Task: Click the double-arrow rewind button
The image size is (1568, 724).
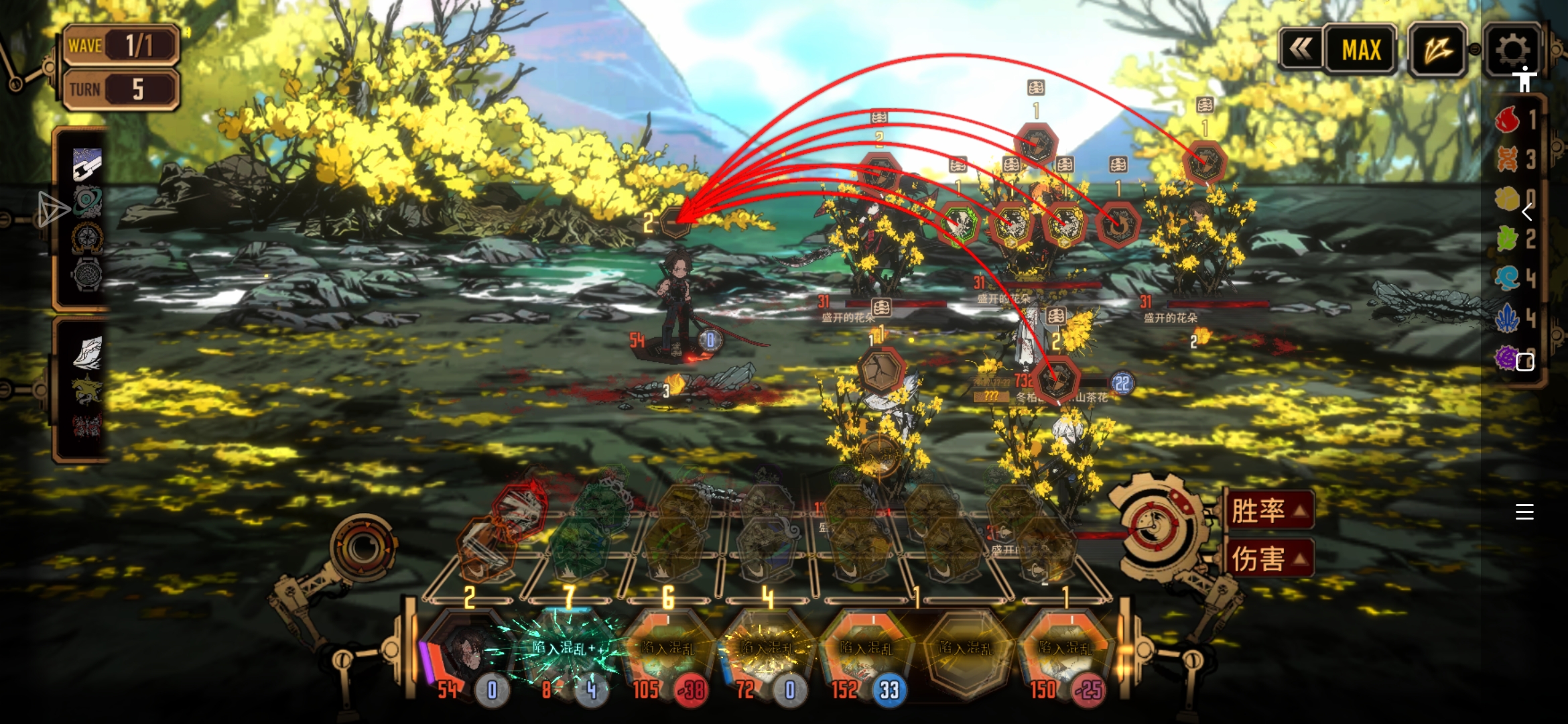Action: click(x=1301, y=48)
